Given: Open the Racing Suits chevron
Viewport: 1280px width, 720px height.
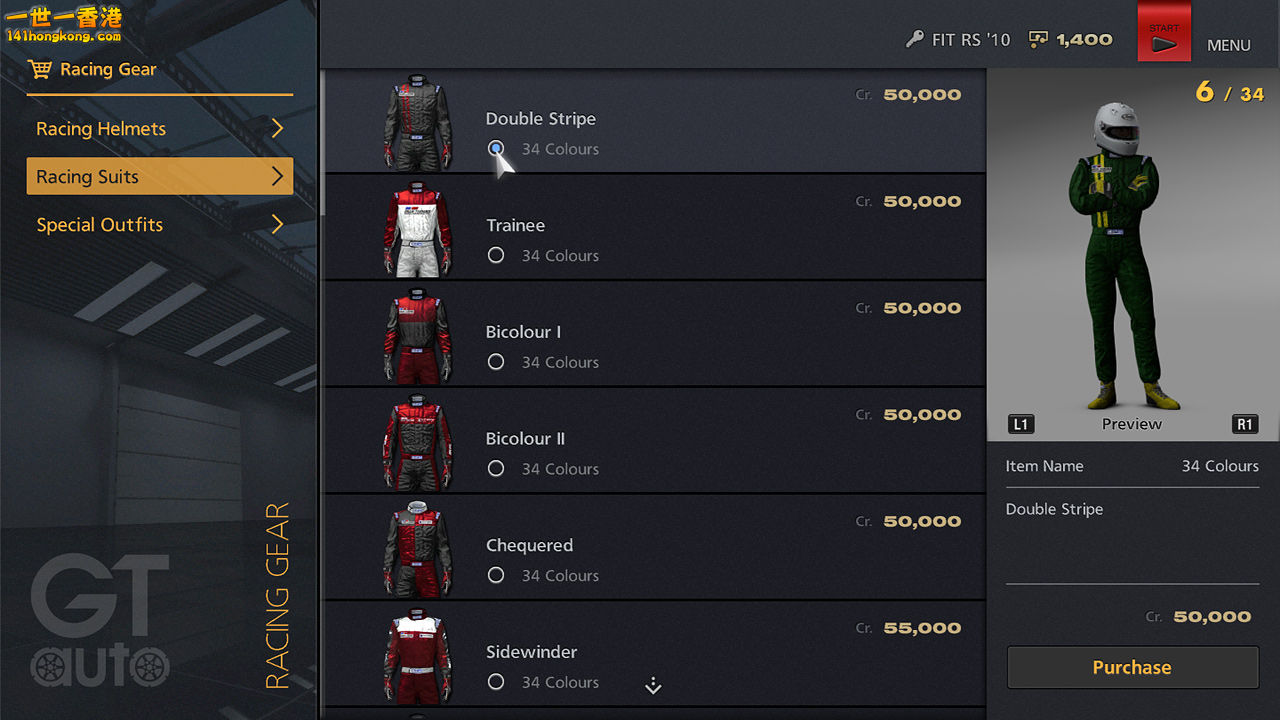Looking at the screenshot, I should [279, 176].
